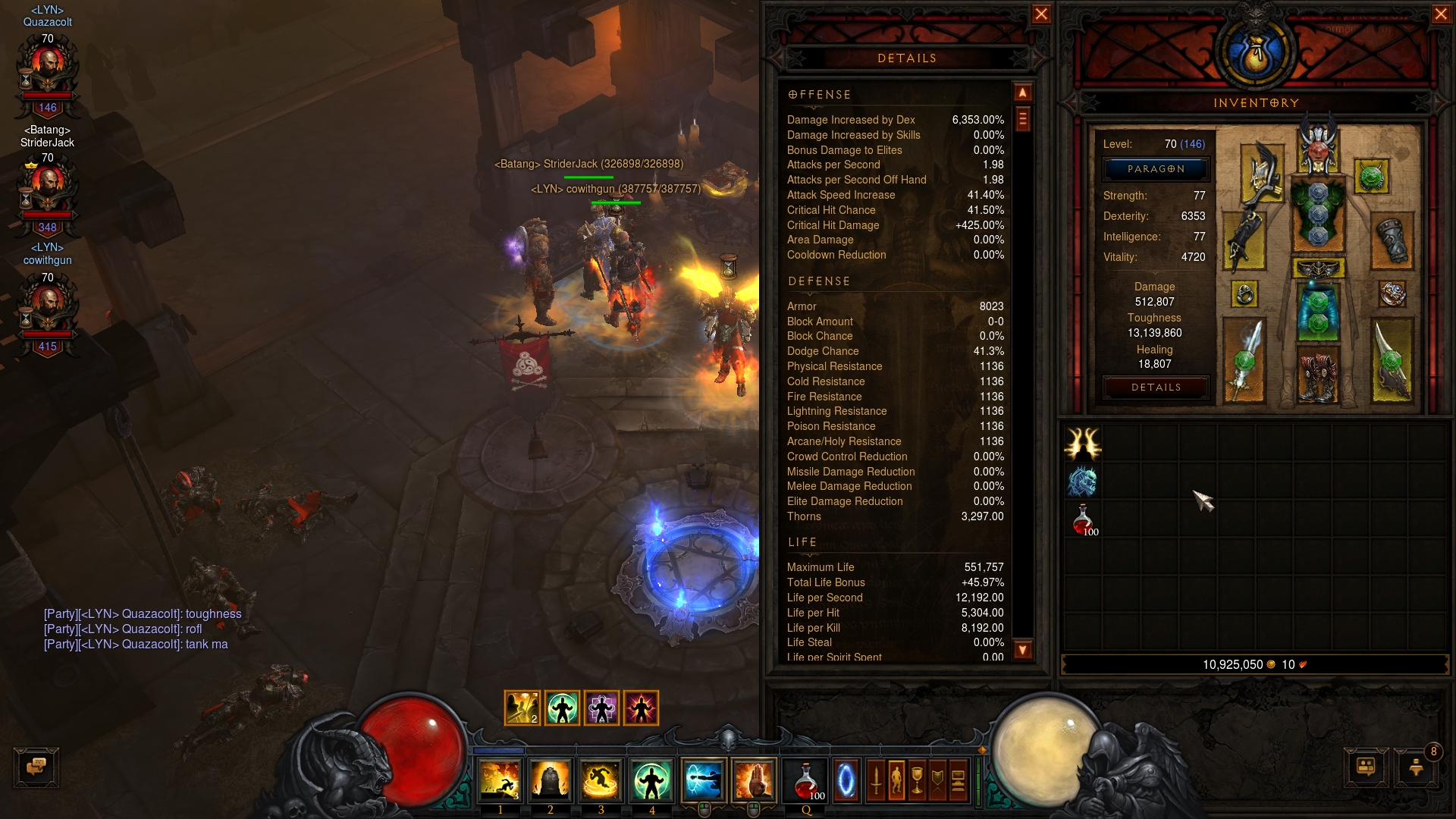Select StriderJack's party portrait
The image size is (1456, 819).
pos(48,188)
